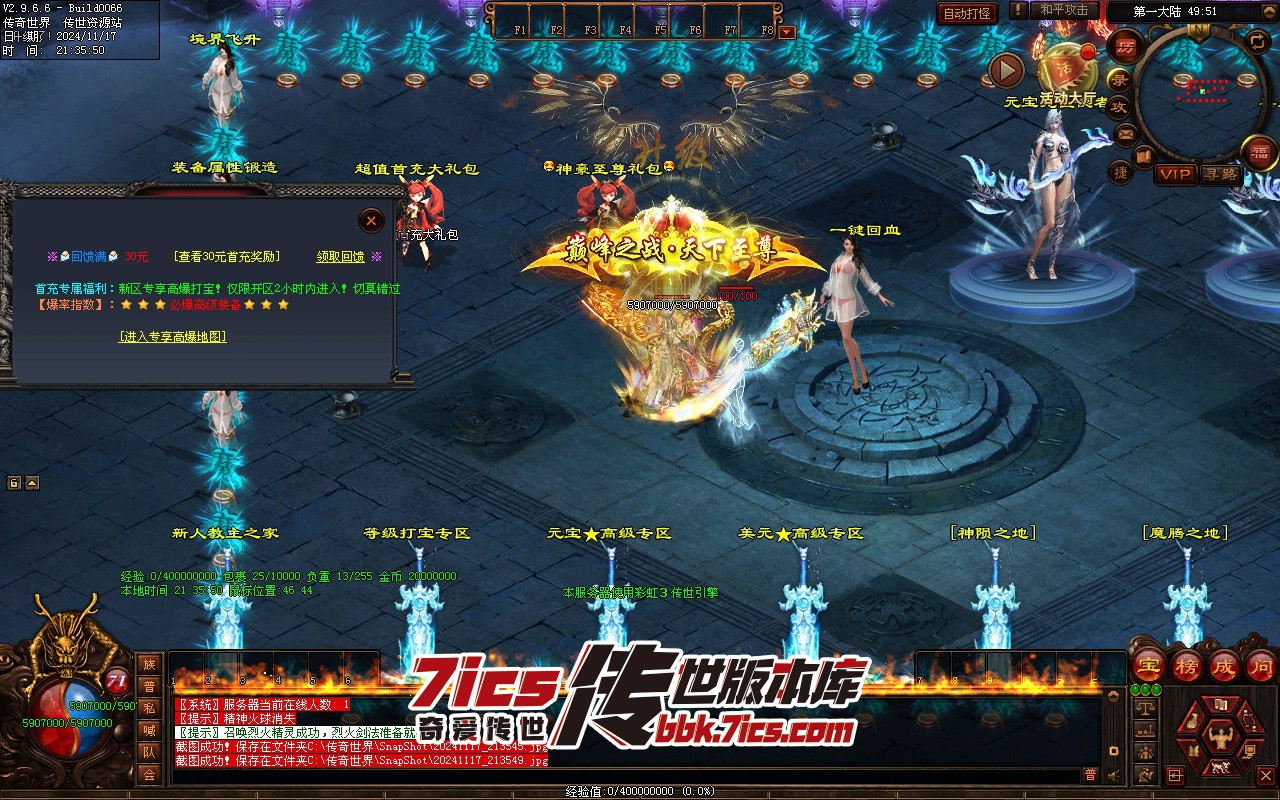This screenshot has height=800, width=1280.
Task: Switch the 和平攻击 attack mode button
Action: pos(1064,10)
